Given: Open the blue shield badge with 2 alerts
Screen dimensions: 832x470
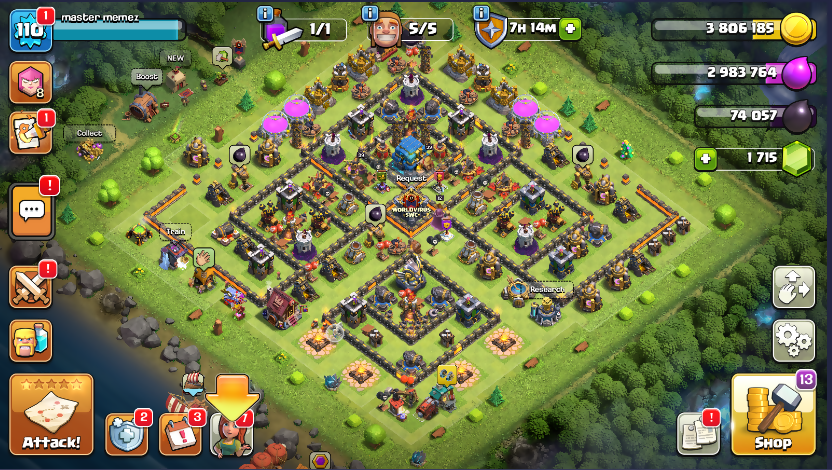Looking at the screenshot, I should pos(125,433).
